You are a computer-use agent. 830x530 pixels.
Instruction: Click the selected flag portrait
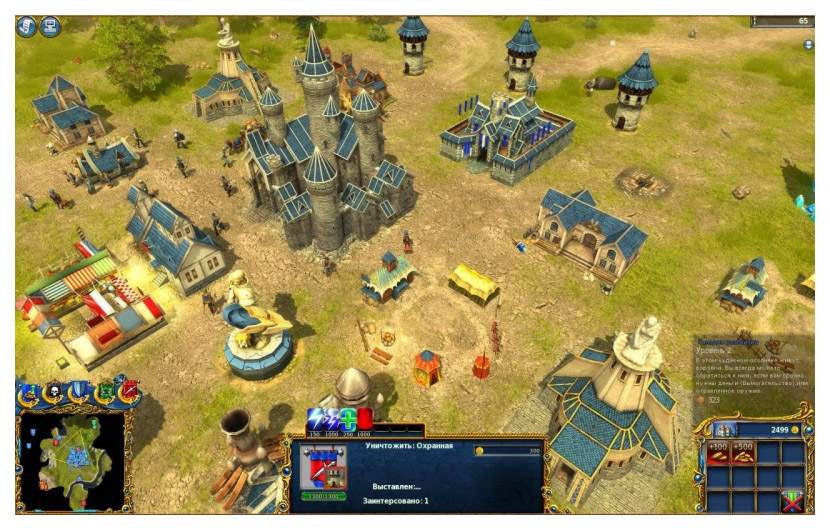click(322, 470)
